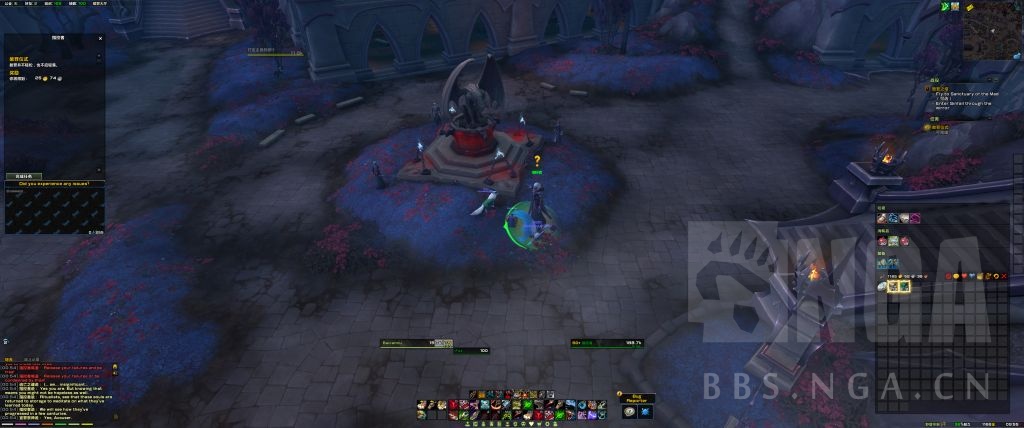Type in the issues feedback text box

(52, 208)
